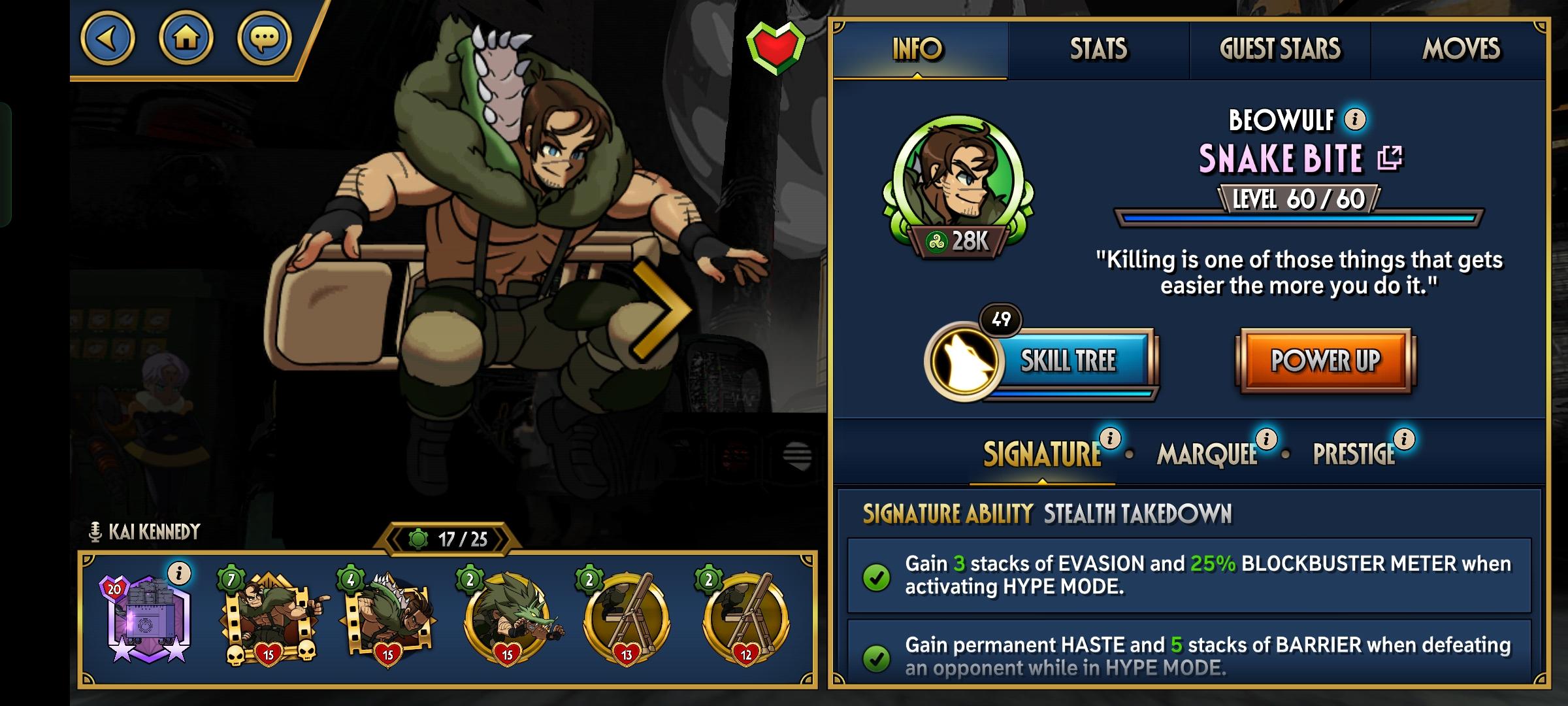Show Beowulf character info
The height and width of the screenshot is (706, 1568).
(1356, 120)
